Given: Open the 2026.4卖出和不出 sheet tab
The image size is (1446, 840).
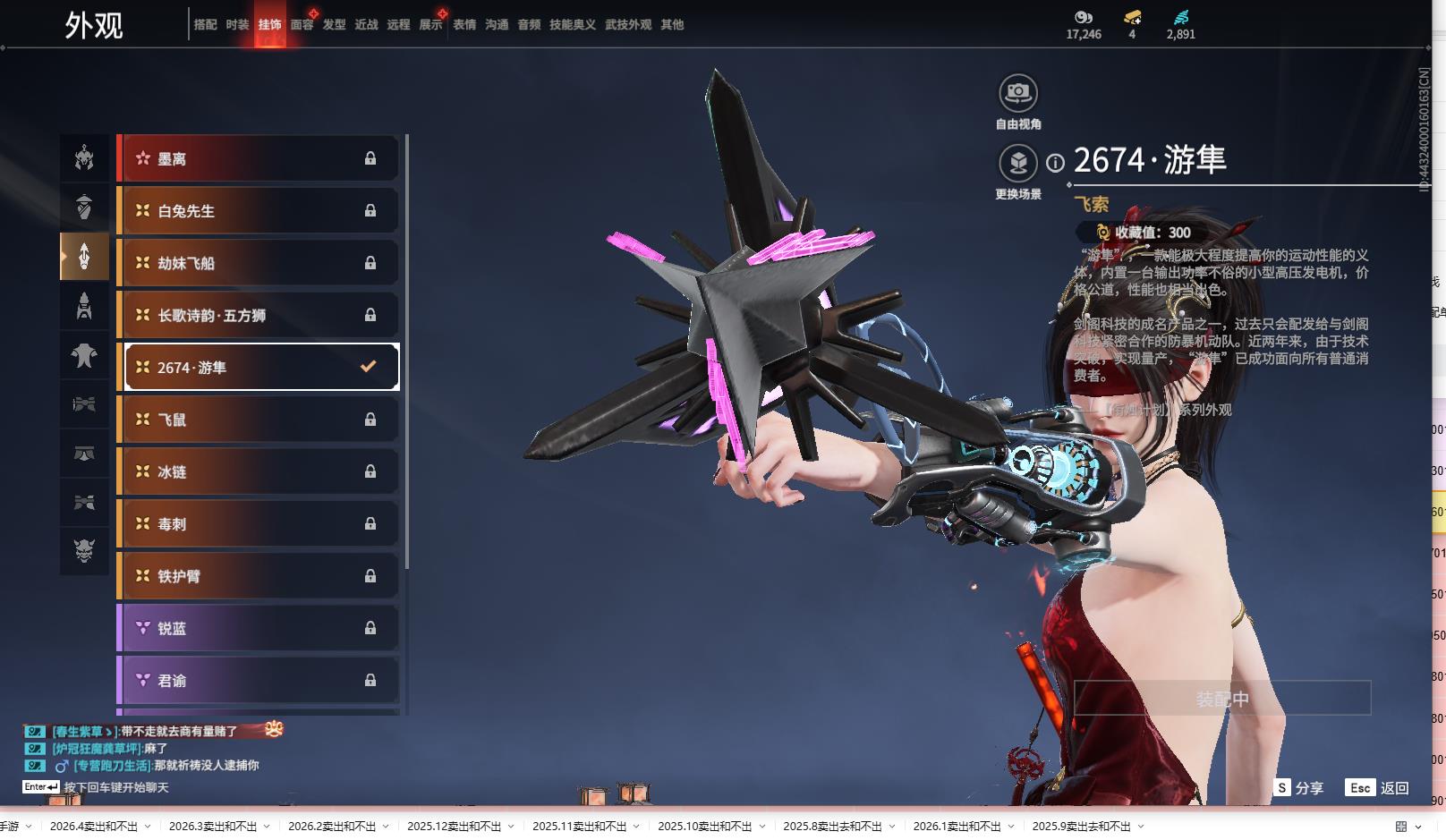Looking at the screenshot, I should pyautogui.click(x=94, y=827).
